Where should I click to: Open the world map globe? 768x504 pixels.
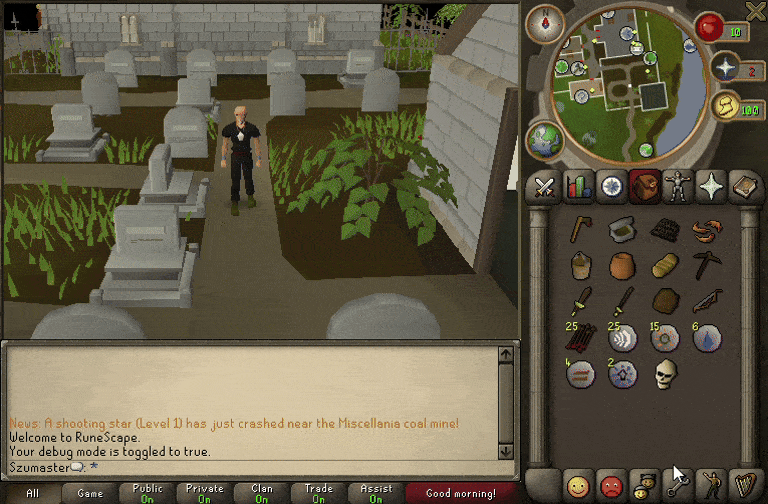coord(545,139)
